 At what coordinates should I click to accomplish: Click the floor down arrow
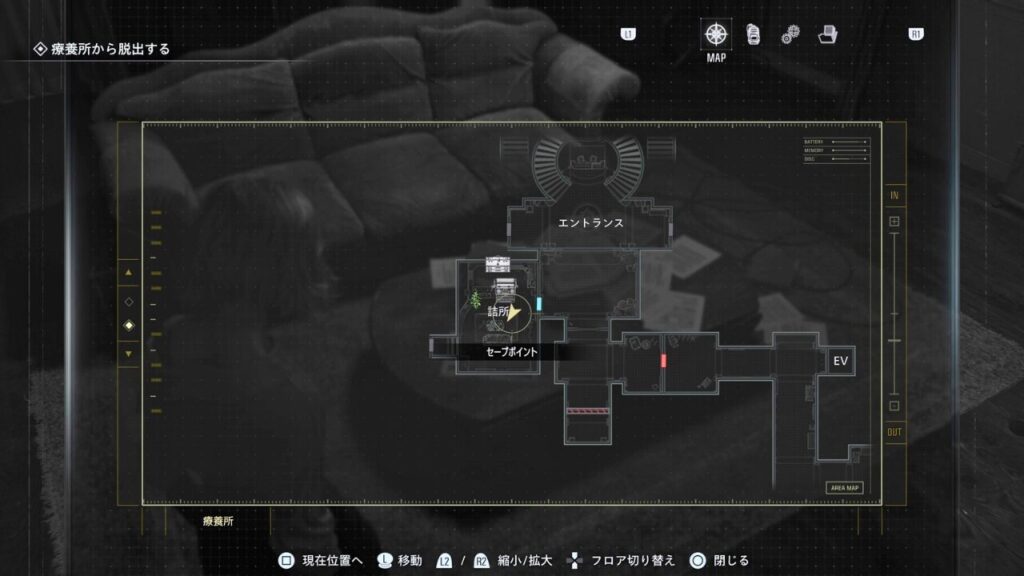click(128, 353)
